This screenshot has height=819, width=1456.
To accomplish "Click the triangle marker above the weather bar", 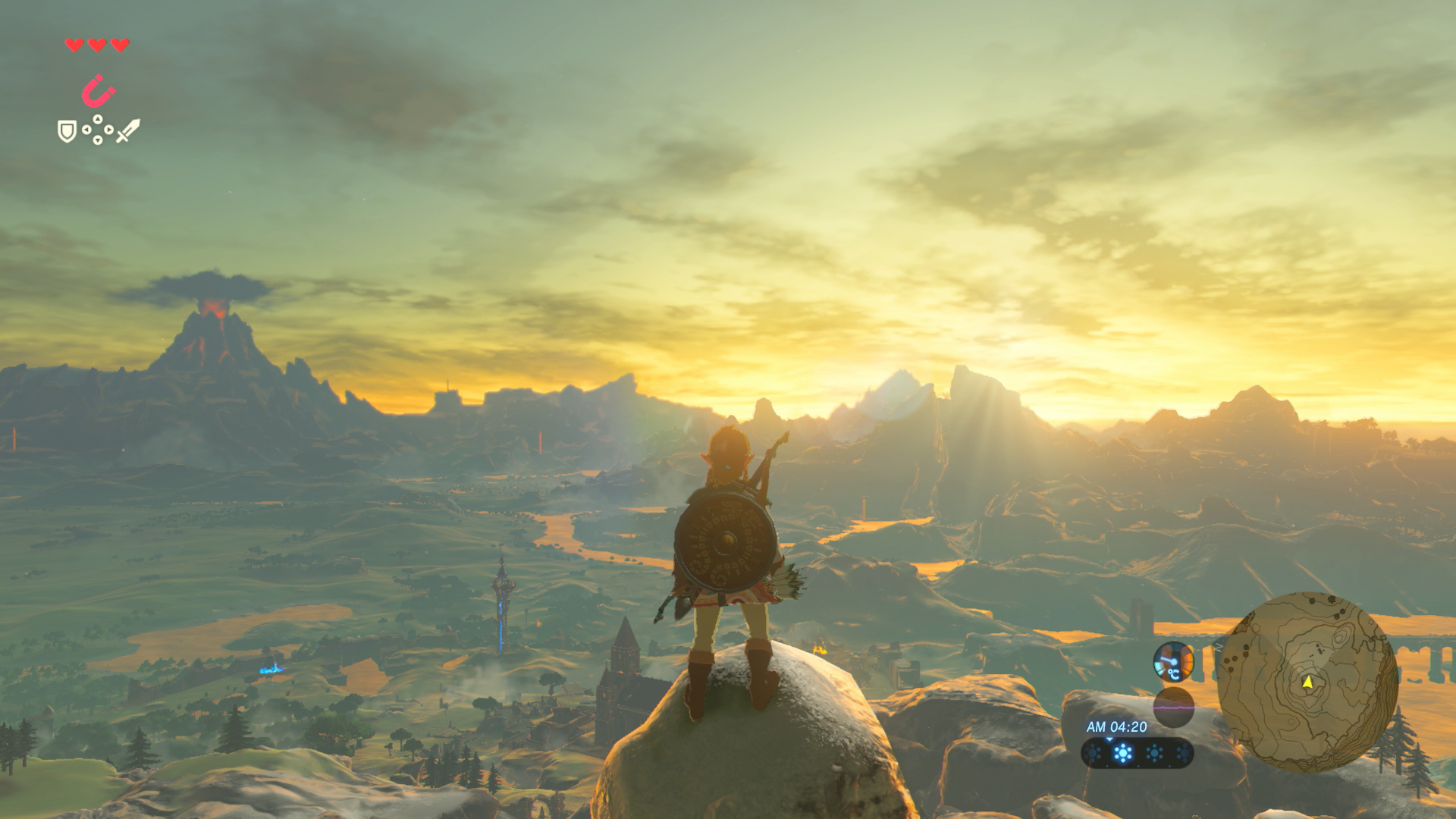I will (1109, 739).
